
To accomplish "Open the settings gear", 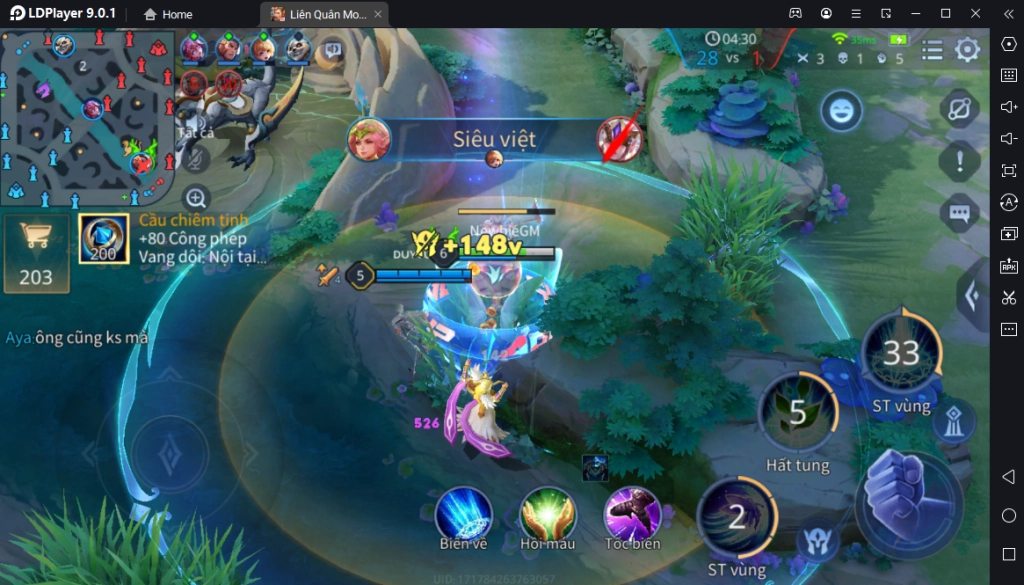I will (967, 50).
